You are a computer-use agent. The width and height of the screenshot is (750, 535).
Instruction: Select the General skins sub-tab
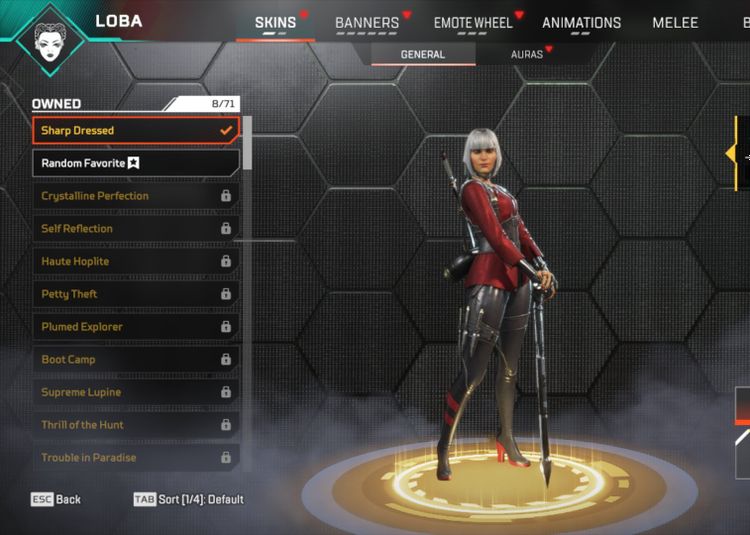[422, 55]
